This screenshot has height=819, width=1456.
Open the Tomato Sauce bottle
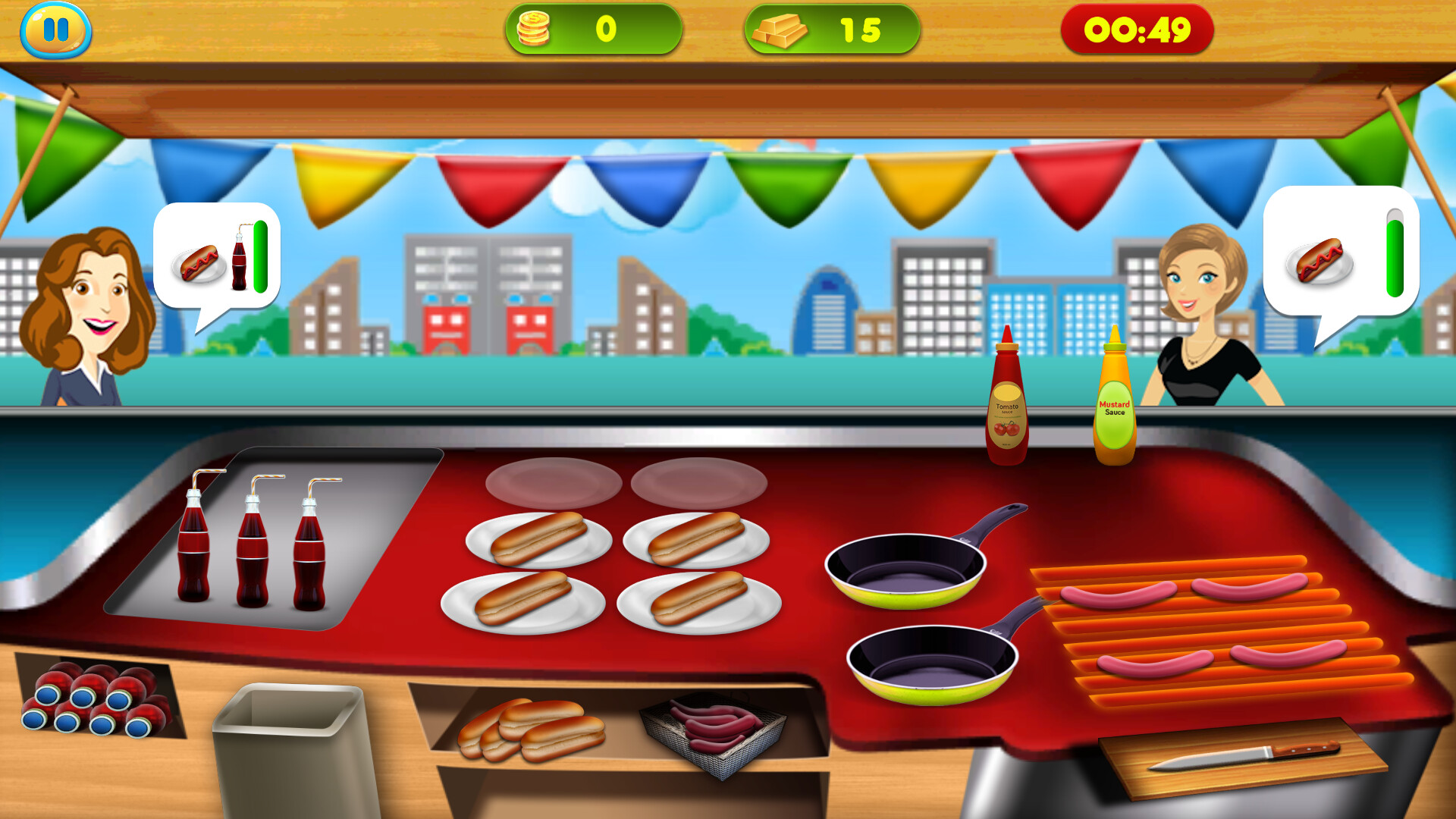(x=1007, y=402)
